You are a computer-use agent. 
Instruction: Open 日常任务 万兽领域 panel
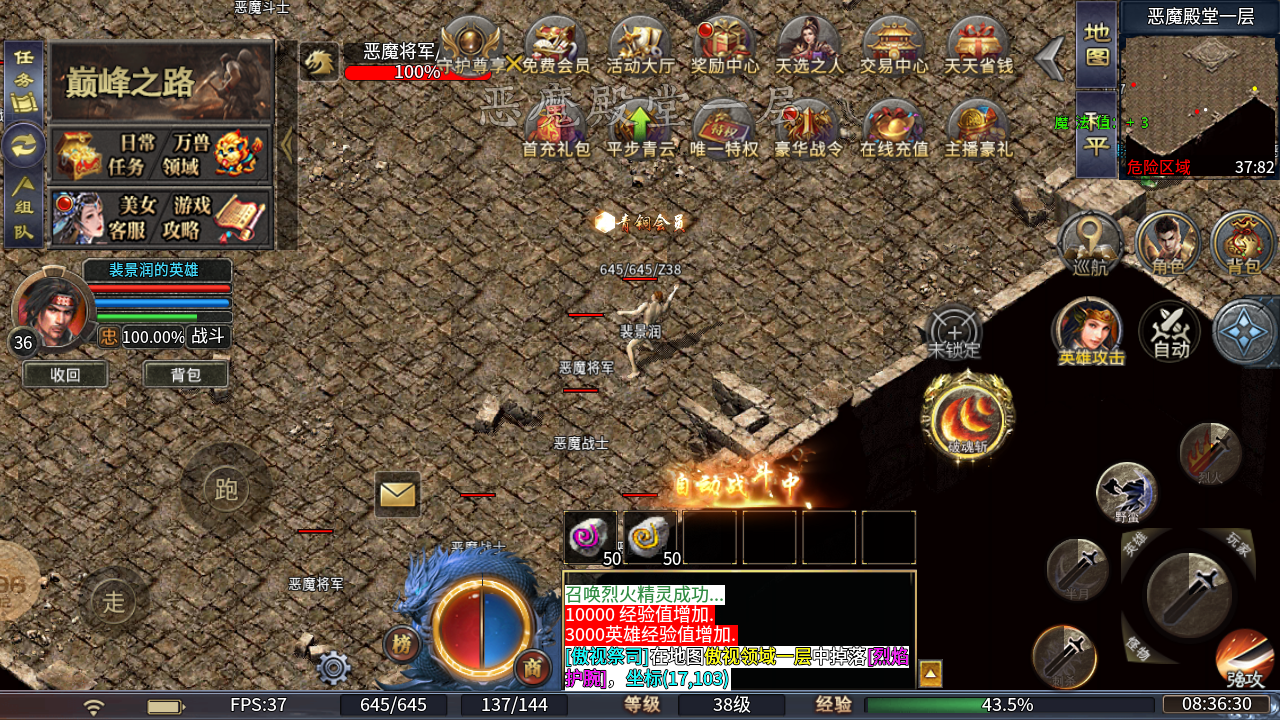(161, 155)
